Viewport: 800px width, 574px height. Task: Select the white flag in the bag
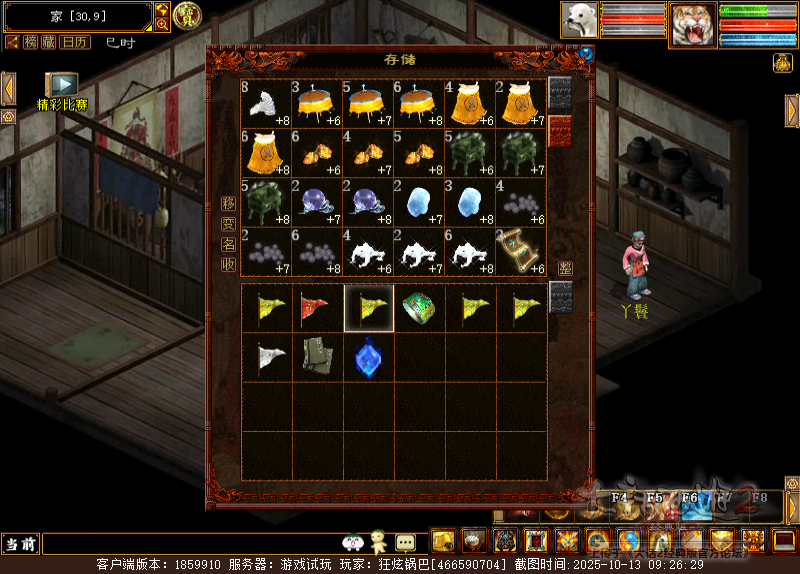(x=266, y=358)
